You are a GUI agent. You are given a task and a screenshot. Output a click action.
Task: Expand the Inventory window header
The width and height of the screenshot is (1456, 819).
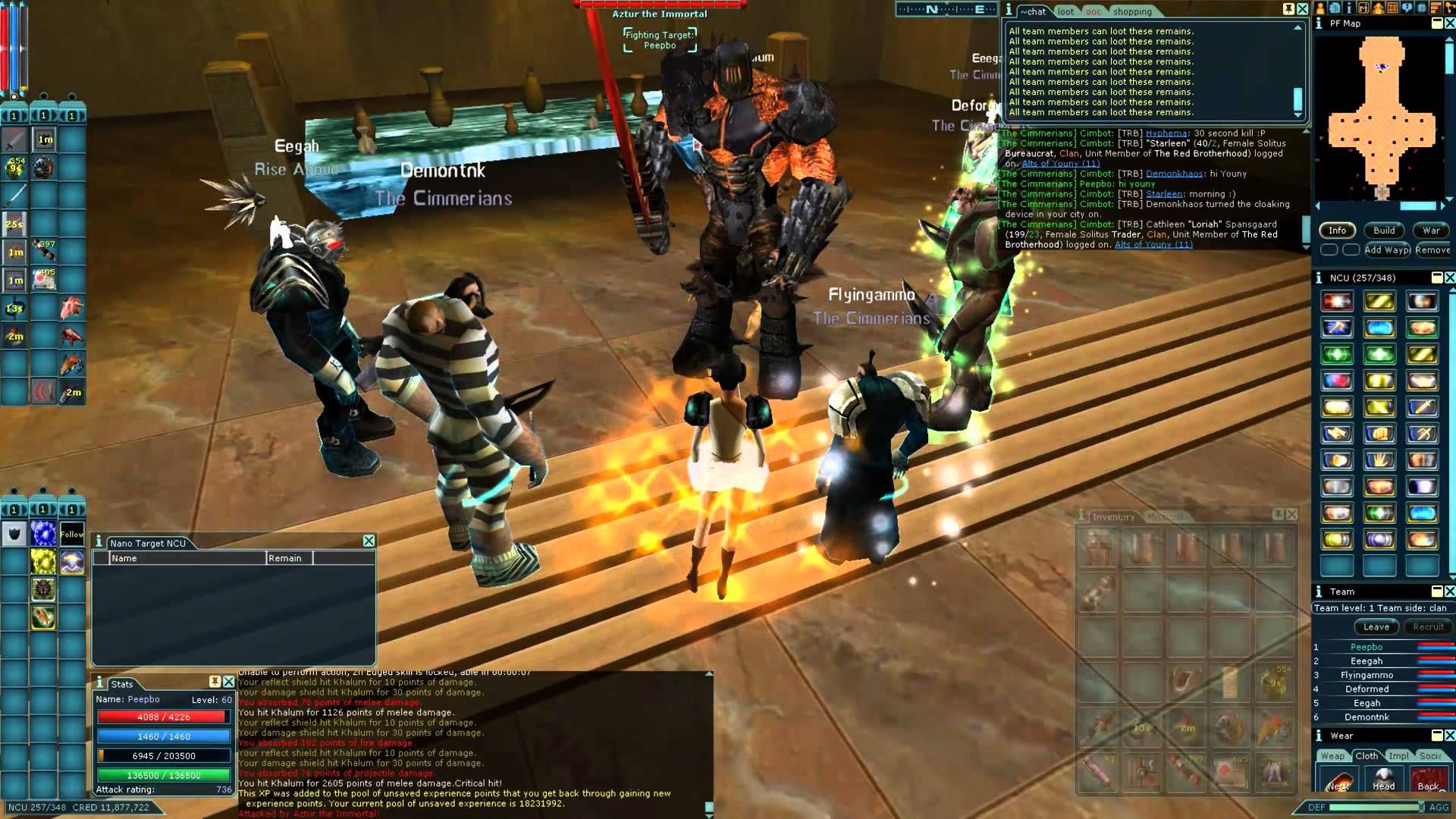coord(1278,516)
